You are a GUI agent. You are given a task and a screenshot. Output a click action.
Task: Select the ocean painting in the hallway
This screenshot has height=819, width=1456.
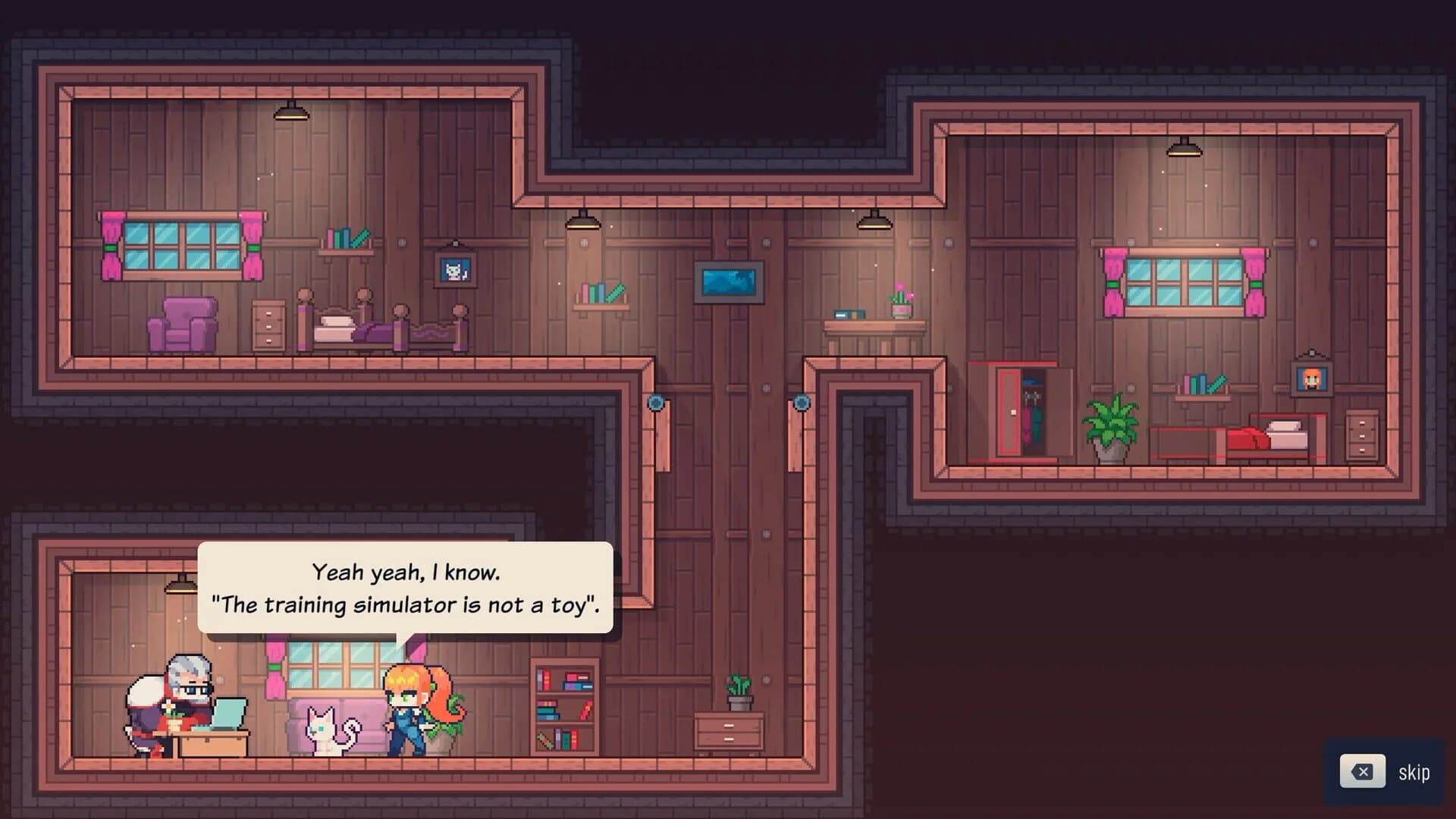point(729,283)
